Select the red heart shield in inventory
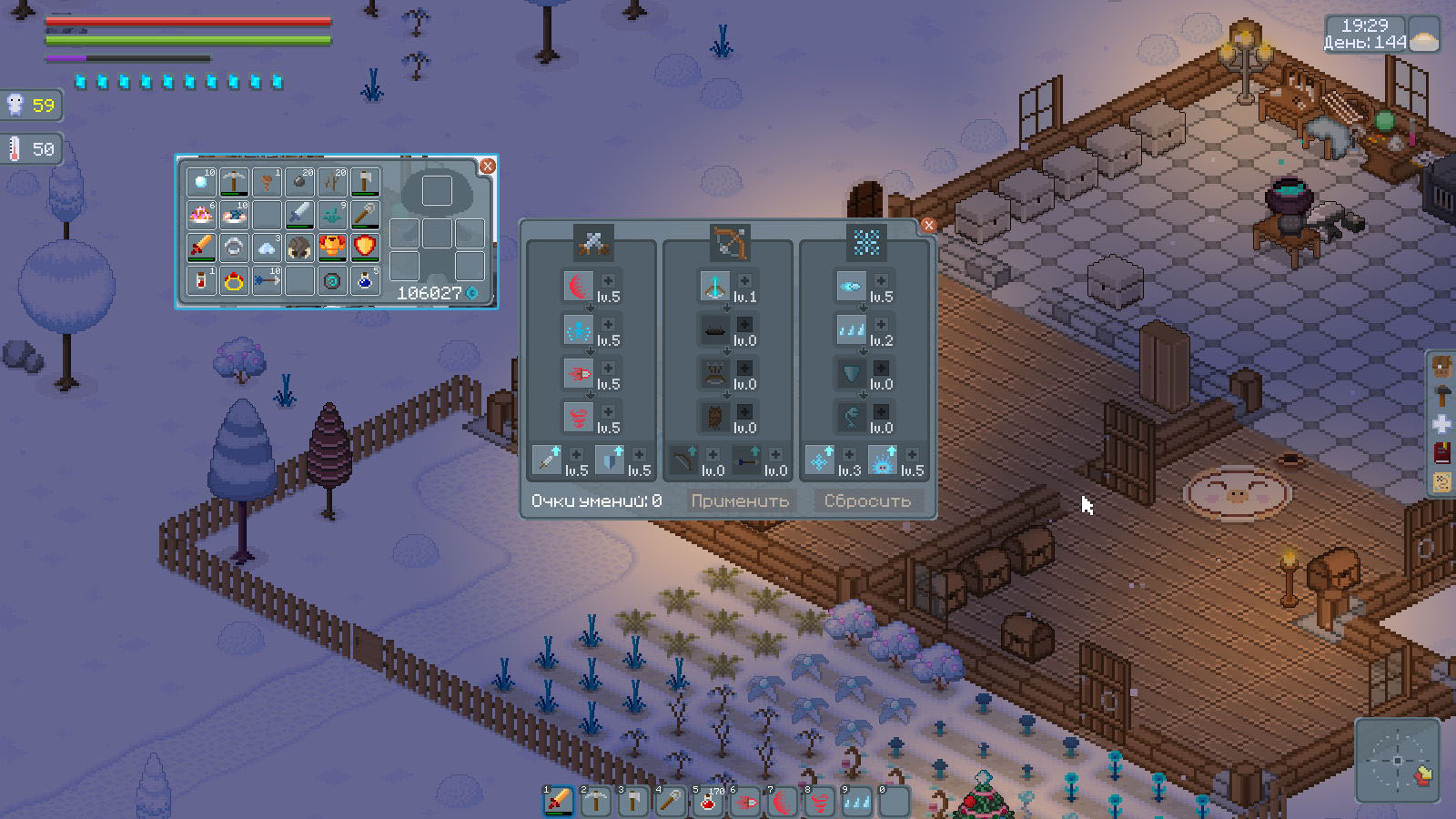This screenshot has width=1456, height=819. coord(365,248)
